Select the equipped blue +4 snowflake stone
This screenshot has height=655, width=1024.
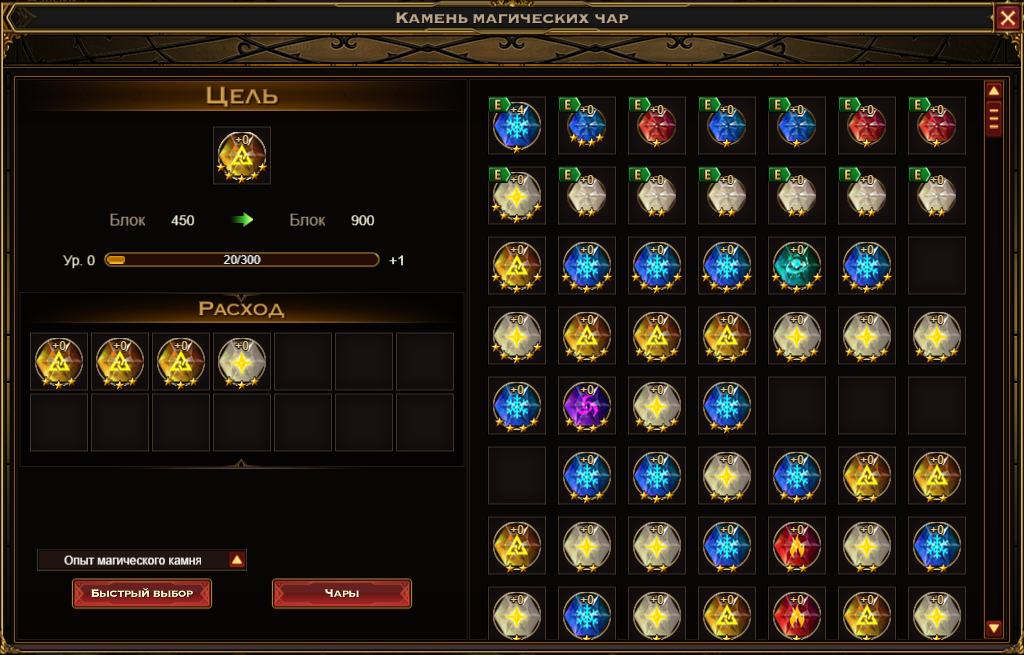(516, 125)
